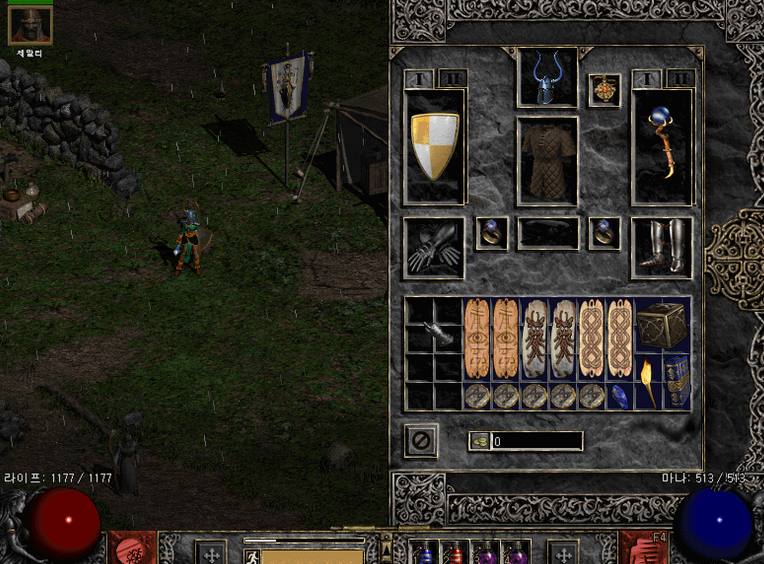Switch to weapon set II above the shield

point(451,78)
